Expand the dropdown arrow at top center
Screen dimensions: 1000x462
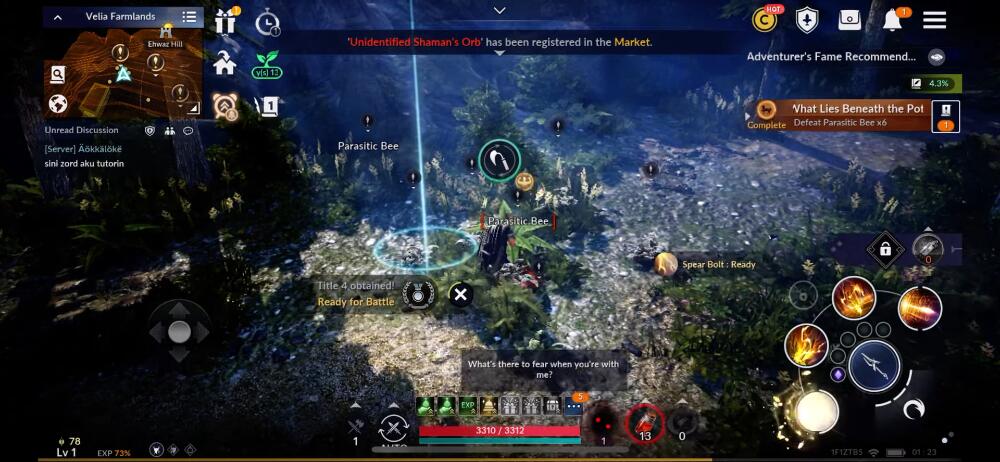[x=500, y=10]
